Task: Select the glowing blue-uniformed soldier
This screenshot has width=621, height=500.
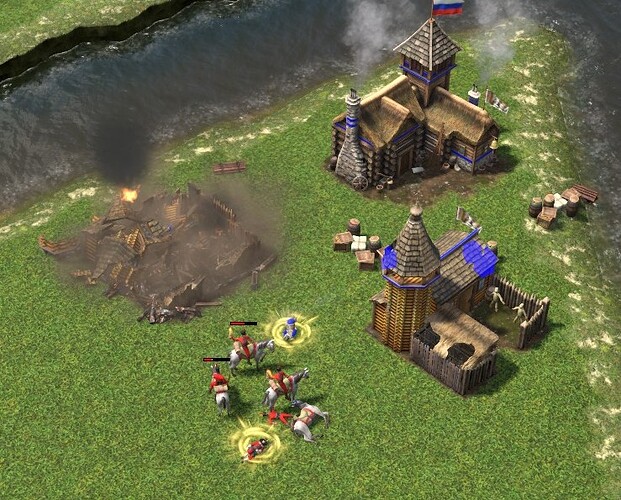Action: pyautogui.click(x=290, y=328)
